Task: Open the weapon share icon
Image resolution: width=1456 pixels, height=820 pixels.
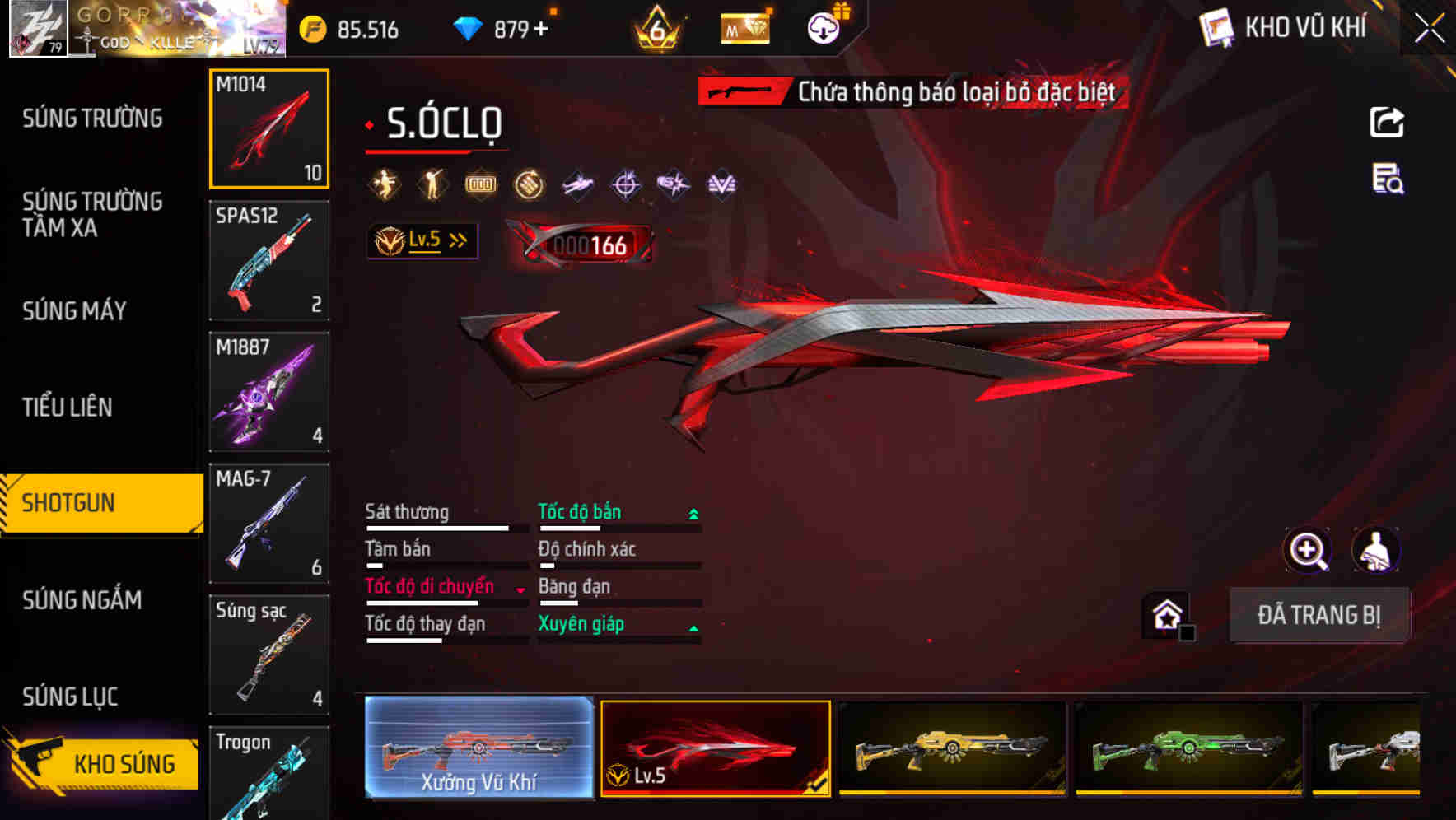Action: (1386, 122)
